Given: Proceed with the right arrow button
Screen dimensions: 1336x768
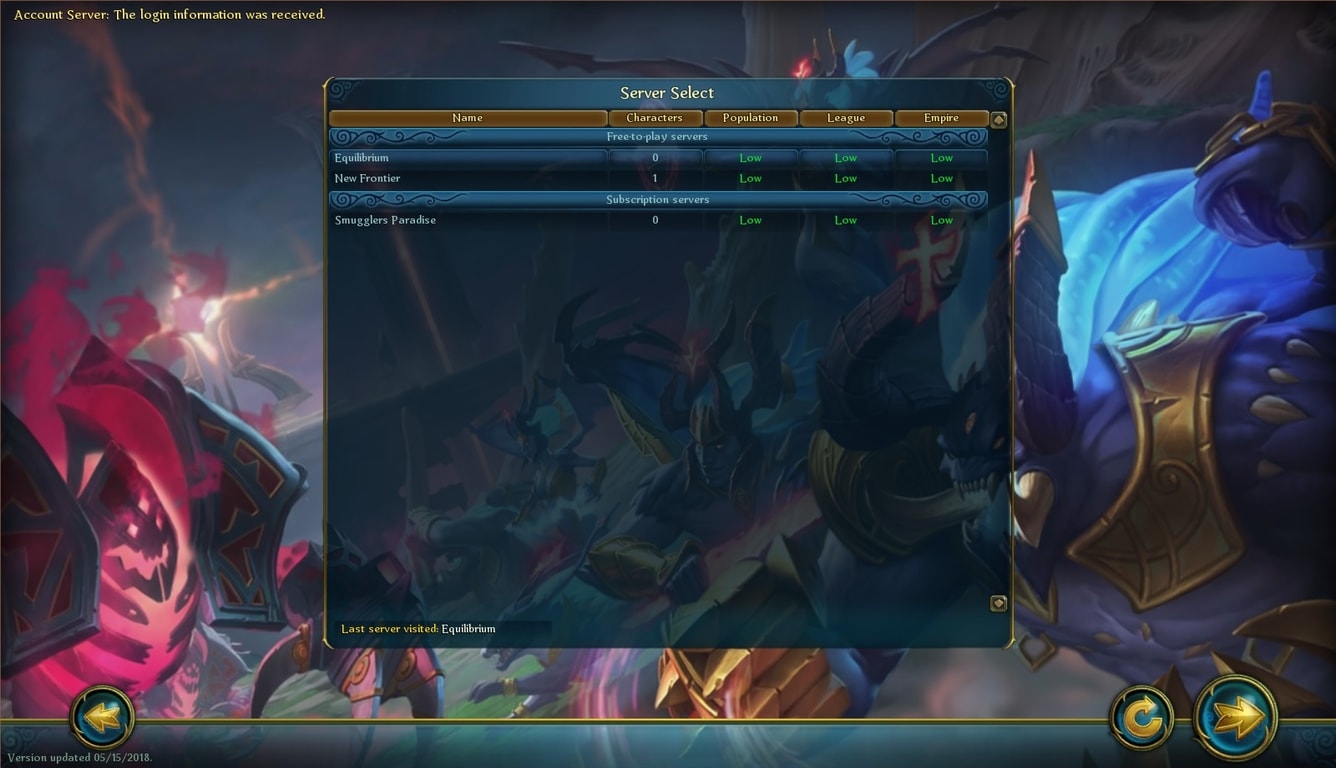Looking at the screenshot, I should pos(1236,716).
